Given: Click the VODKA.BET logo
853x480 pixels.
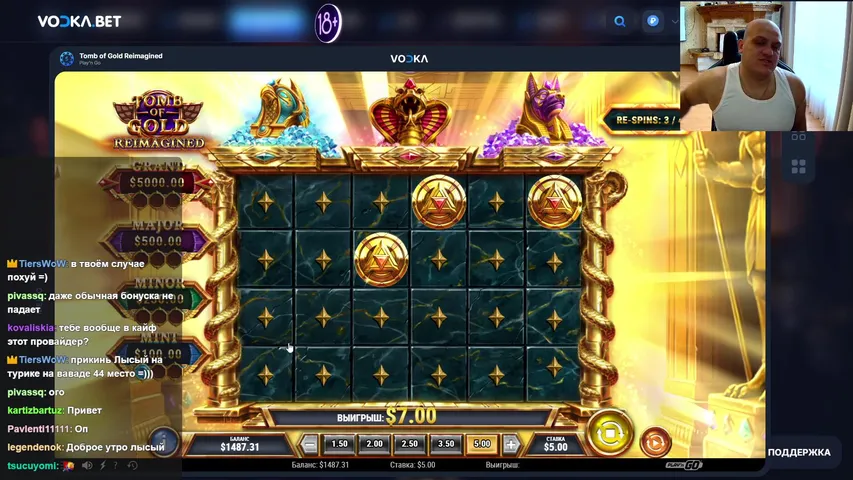Looking at the screenshot, I should pos(79,21).
